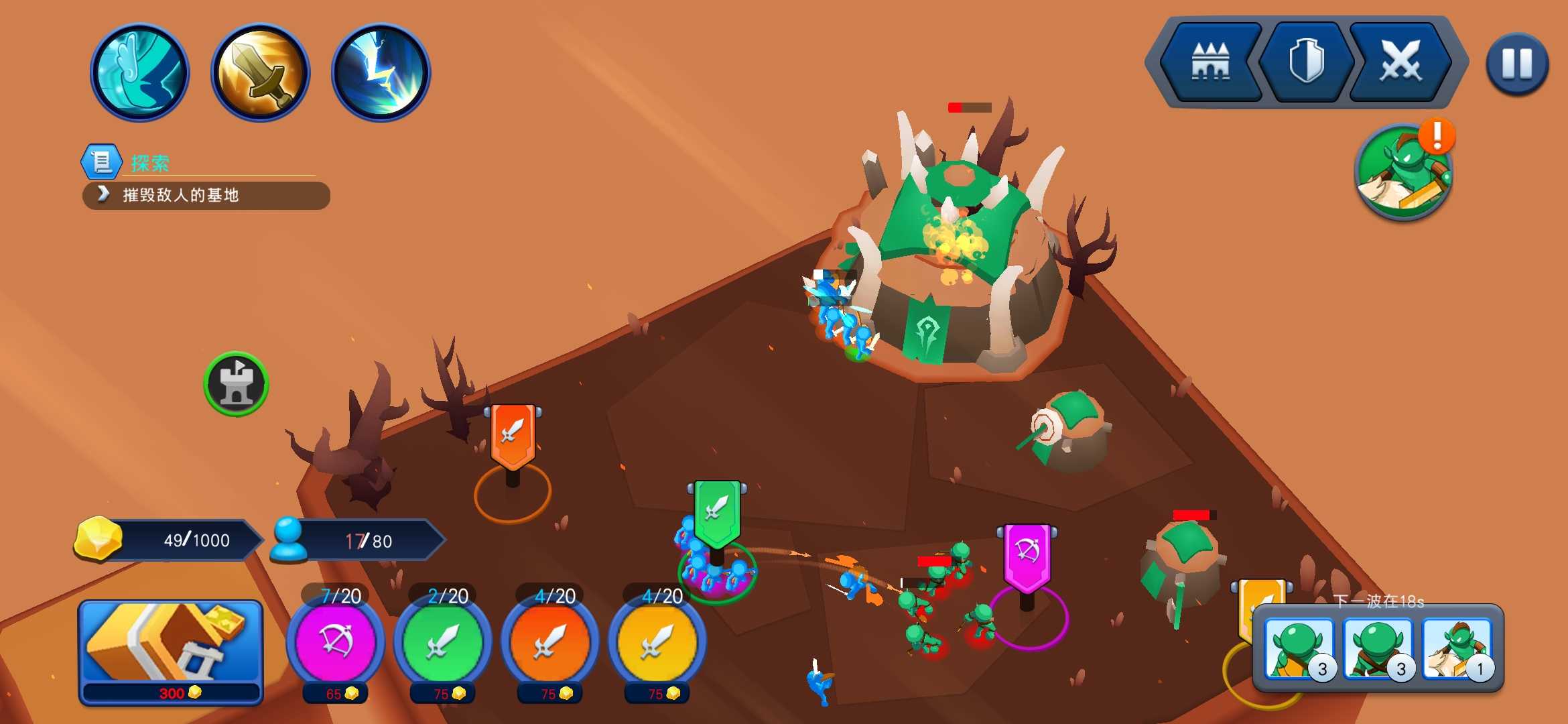The width and height of the screenshot is (1568, 724).
Task: Click the round castle tower icon
Action: click(x=236, y=383)
